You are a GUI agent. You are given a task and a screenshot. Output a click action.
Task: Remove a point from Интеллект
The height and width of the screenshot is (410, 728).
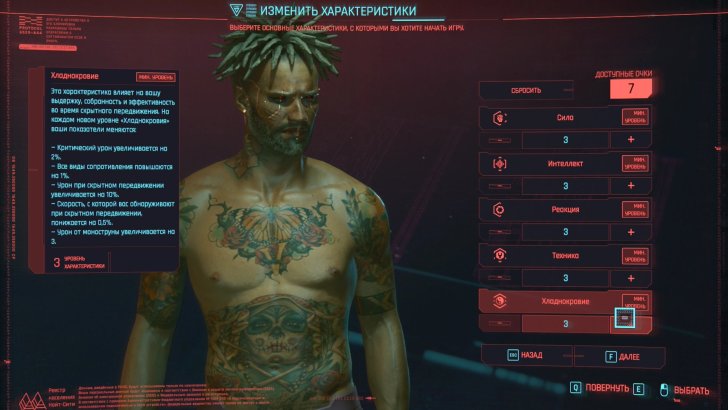(x=496, y=186)
